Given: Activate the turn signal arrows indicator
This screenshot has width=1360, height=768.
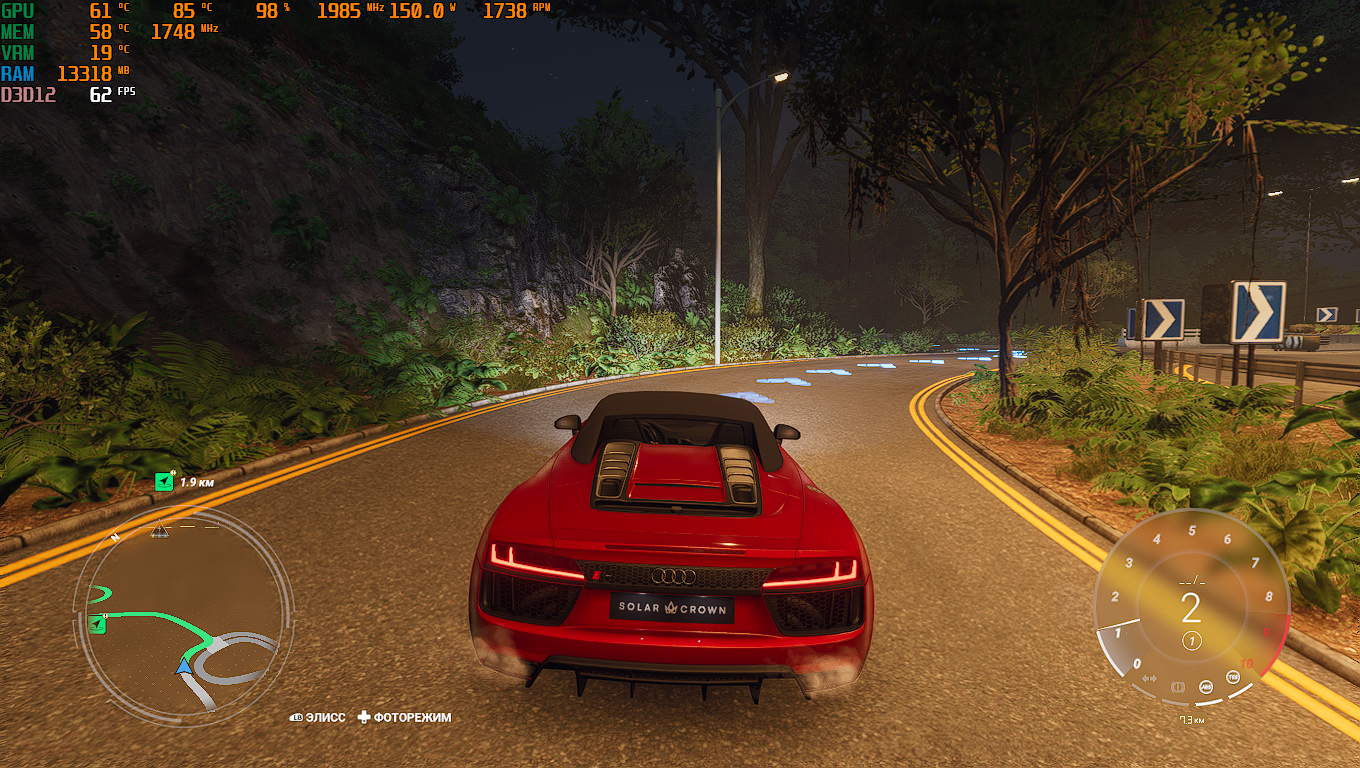Looking at the screenshot, I should click(1150, 679).
